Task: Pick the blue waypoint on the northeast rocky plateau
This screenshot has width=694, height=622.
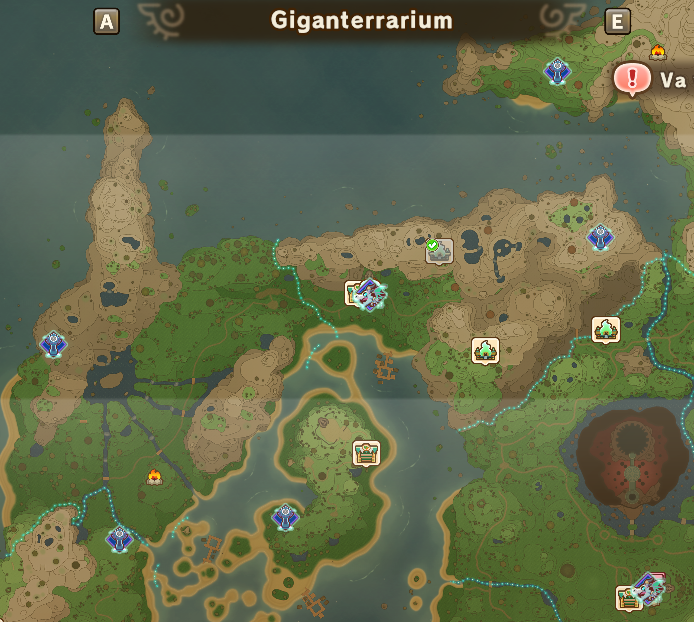Action: pyautogui.click(x=600, y=237)
